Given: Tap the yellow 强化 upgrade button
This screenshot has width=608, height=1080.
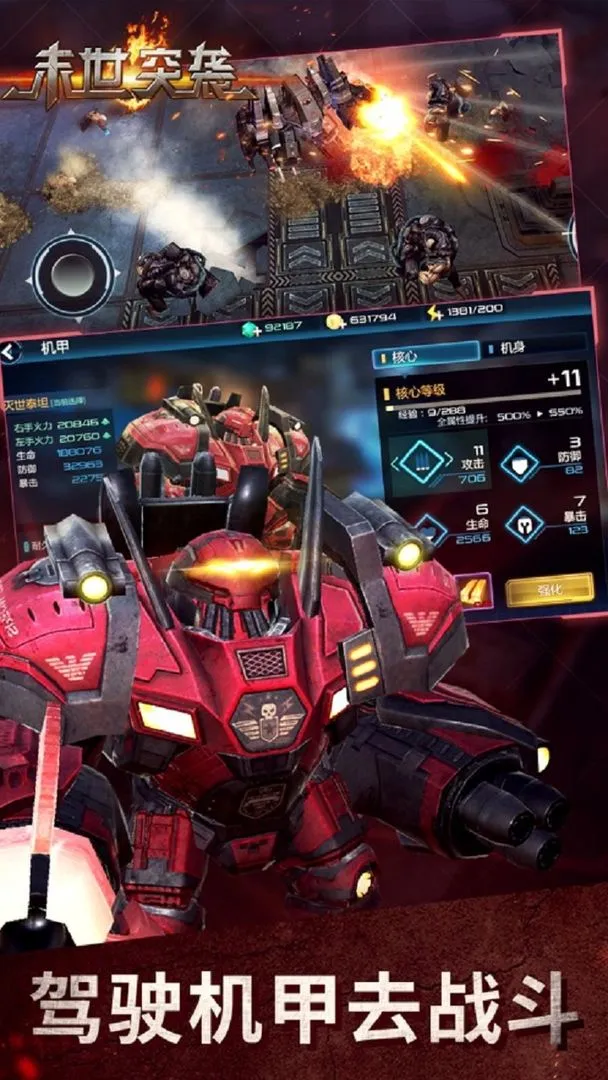Looking at the screenshot, I should (x=549, y=590).
